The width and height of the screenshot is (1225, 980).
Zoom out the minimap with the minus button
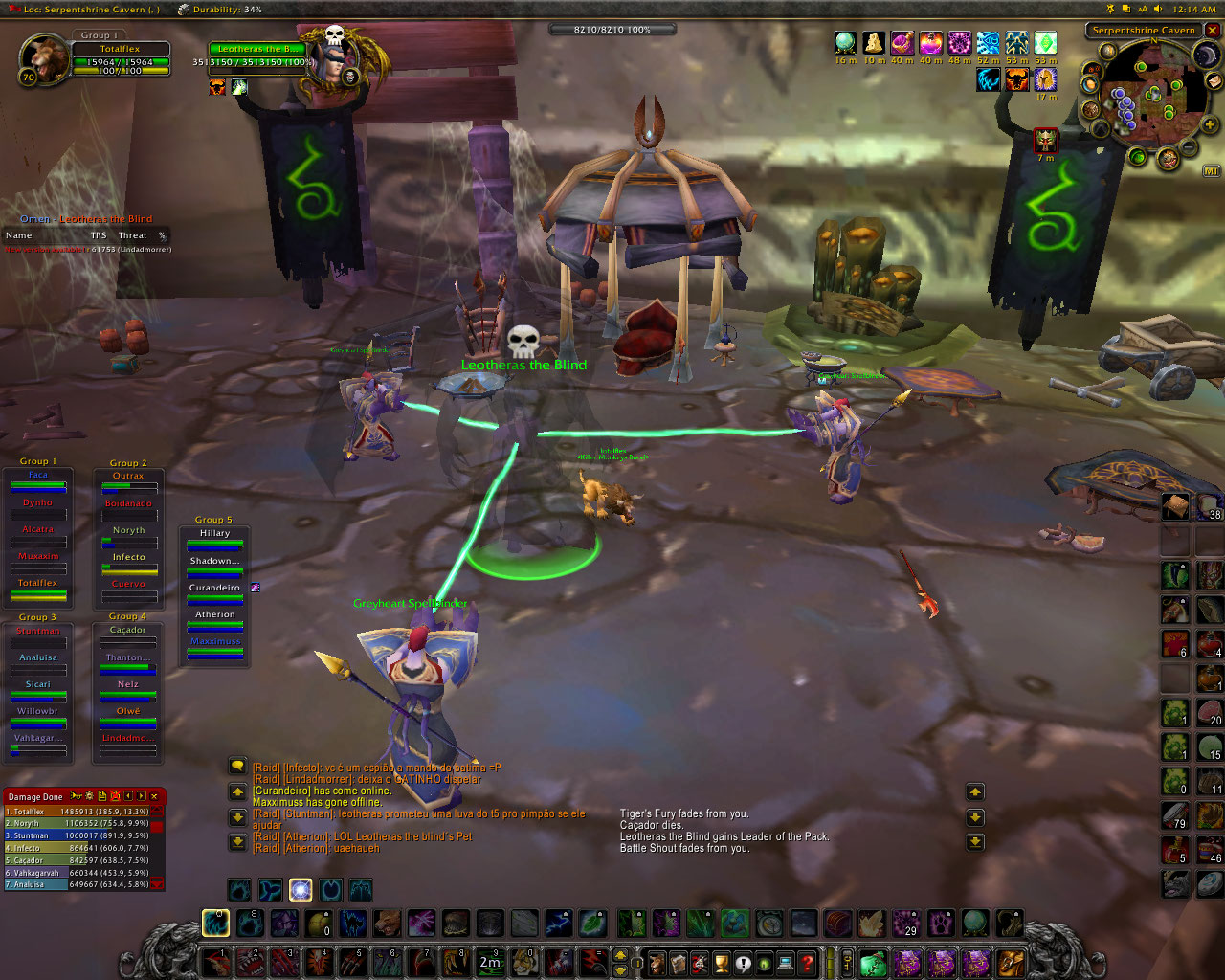click(1189, 147)
